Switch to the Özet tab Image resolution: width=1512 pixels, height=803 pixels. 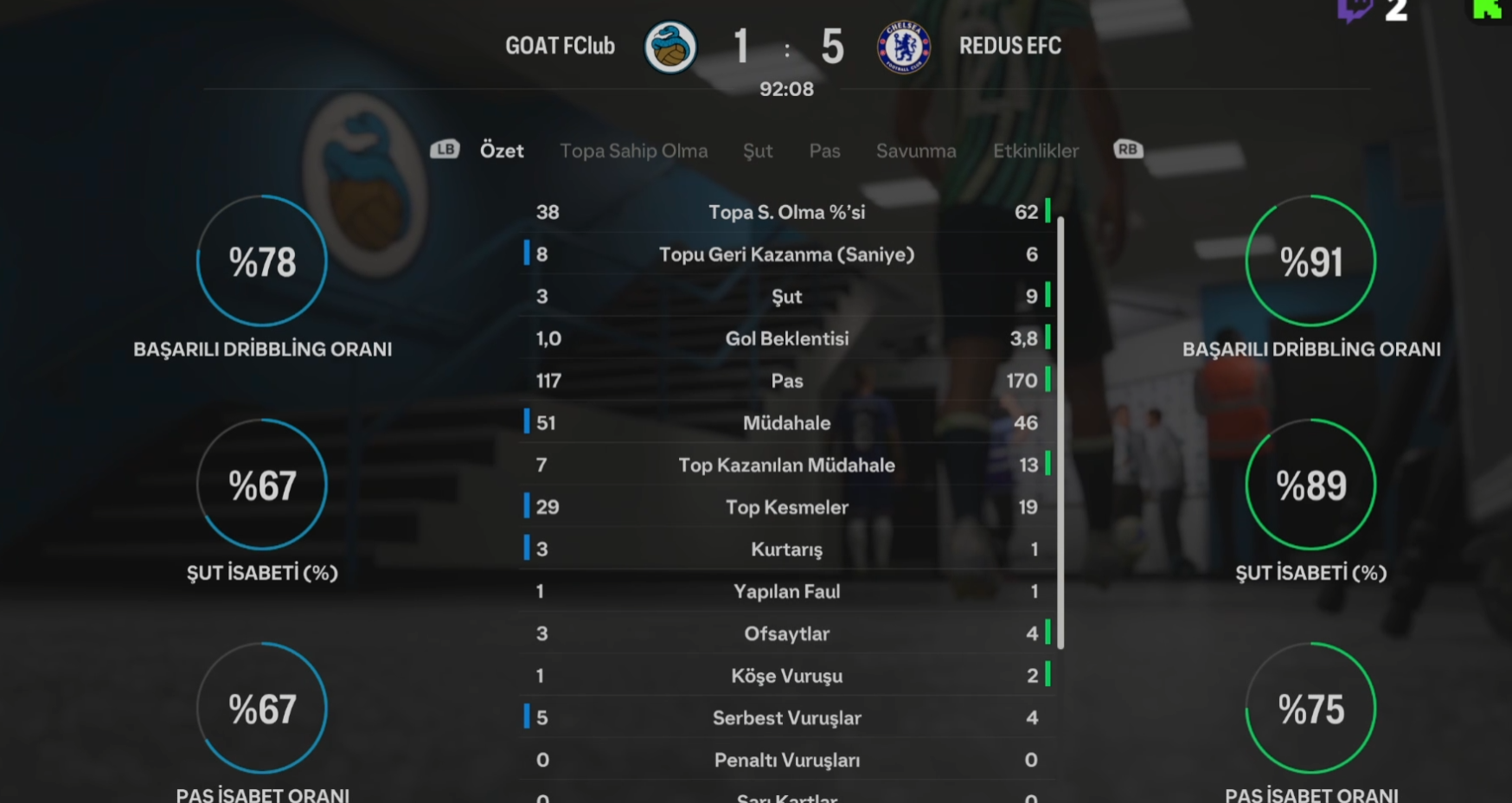pos(502,151)
